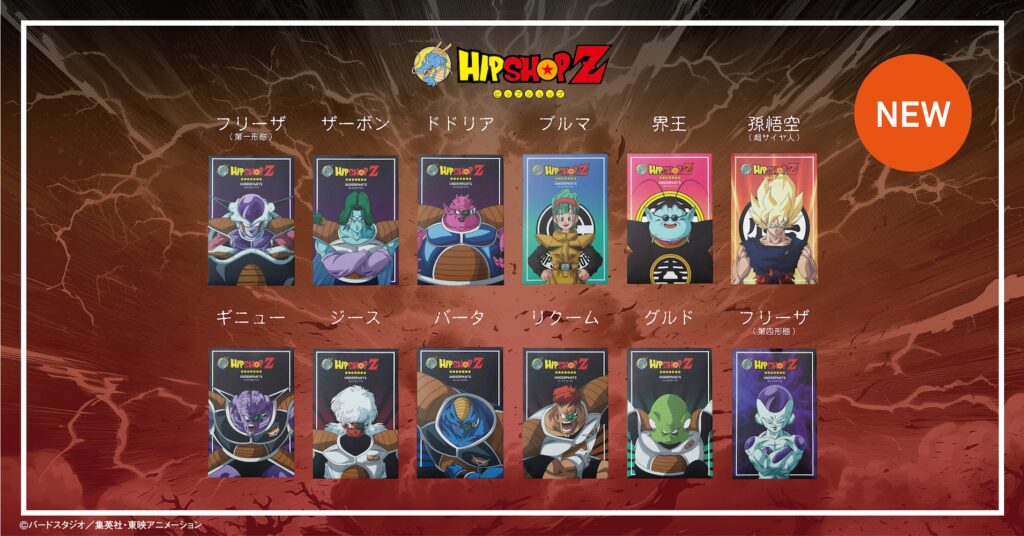
Task: Choose the blue Burter card
Action: 460,413
